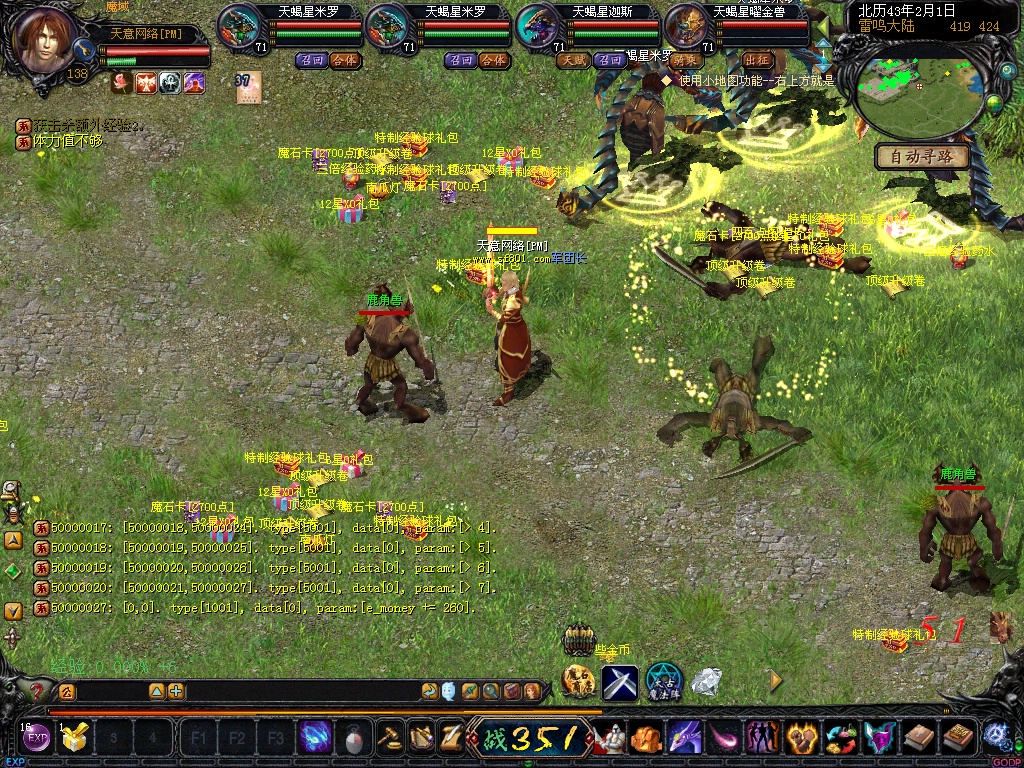
Task: Use the gold gift box hotbar slot
Action: point(74,738)
